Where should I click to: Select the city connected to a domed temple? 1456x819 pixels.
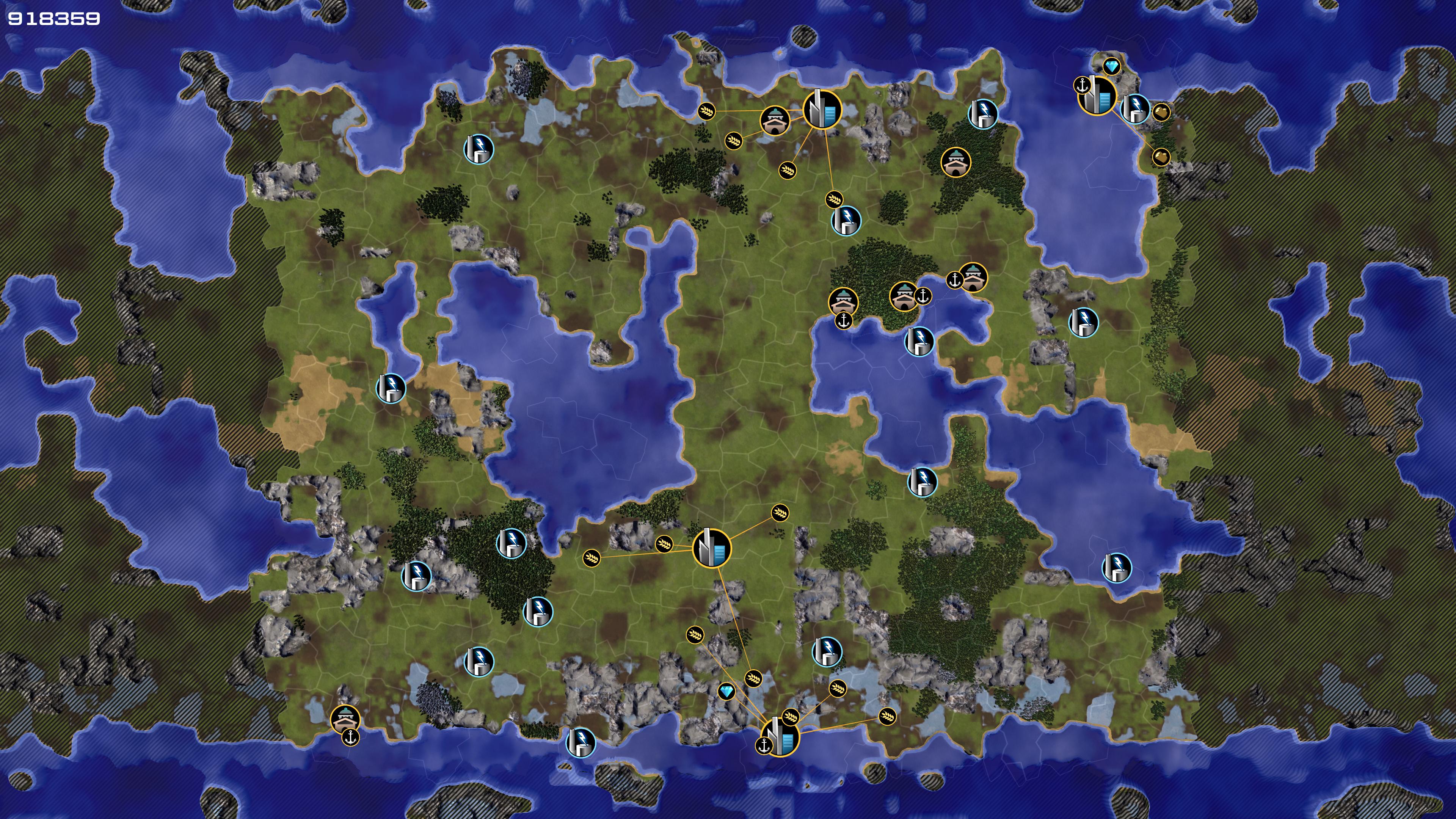click(822, 109)
